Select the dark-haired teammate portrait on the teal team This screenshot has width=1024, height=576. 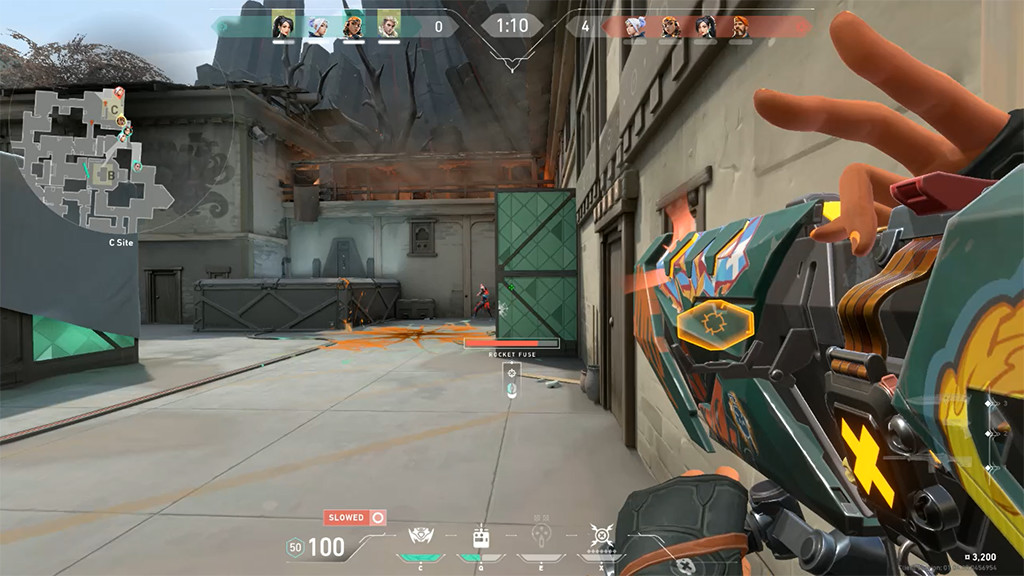tap(284, 26)
